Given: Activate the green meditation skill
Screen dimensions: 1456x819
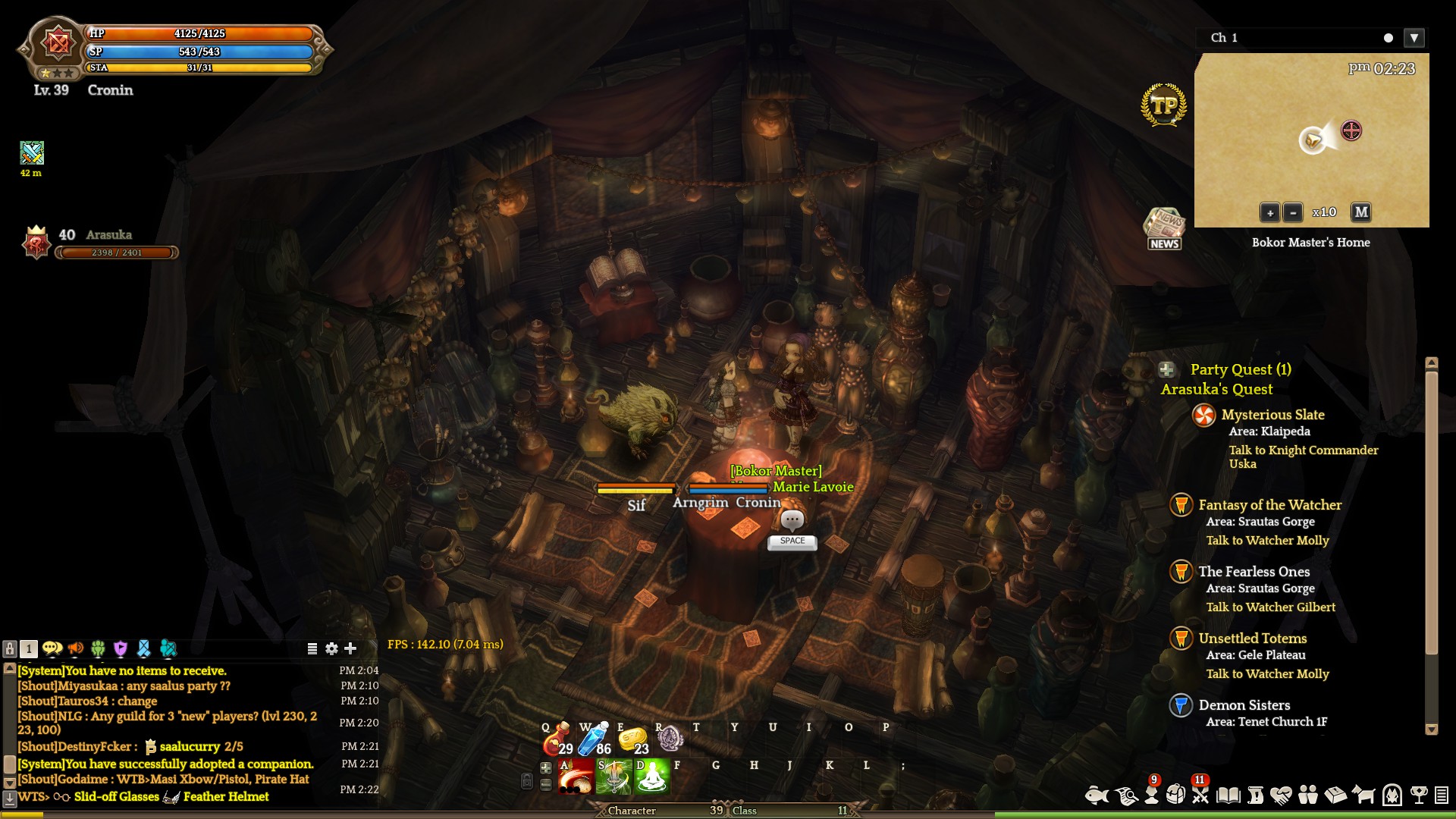Looking at the screenshot, I should pyautogui.click(x=652, y=777).
